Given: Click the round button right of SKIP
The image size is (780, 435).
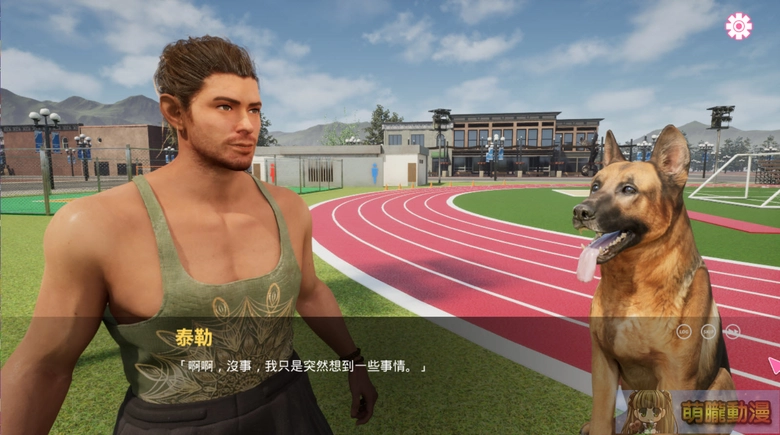Looking at the screenshot, I should [734, 331].
